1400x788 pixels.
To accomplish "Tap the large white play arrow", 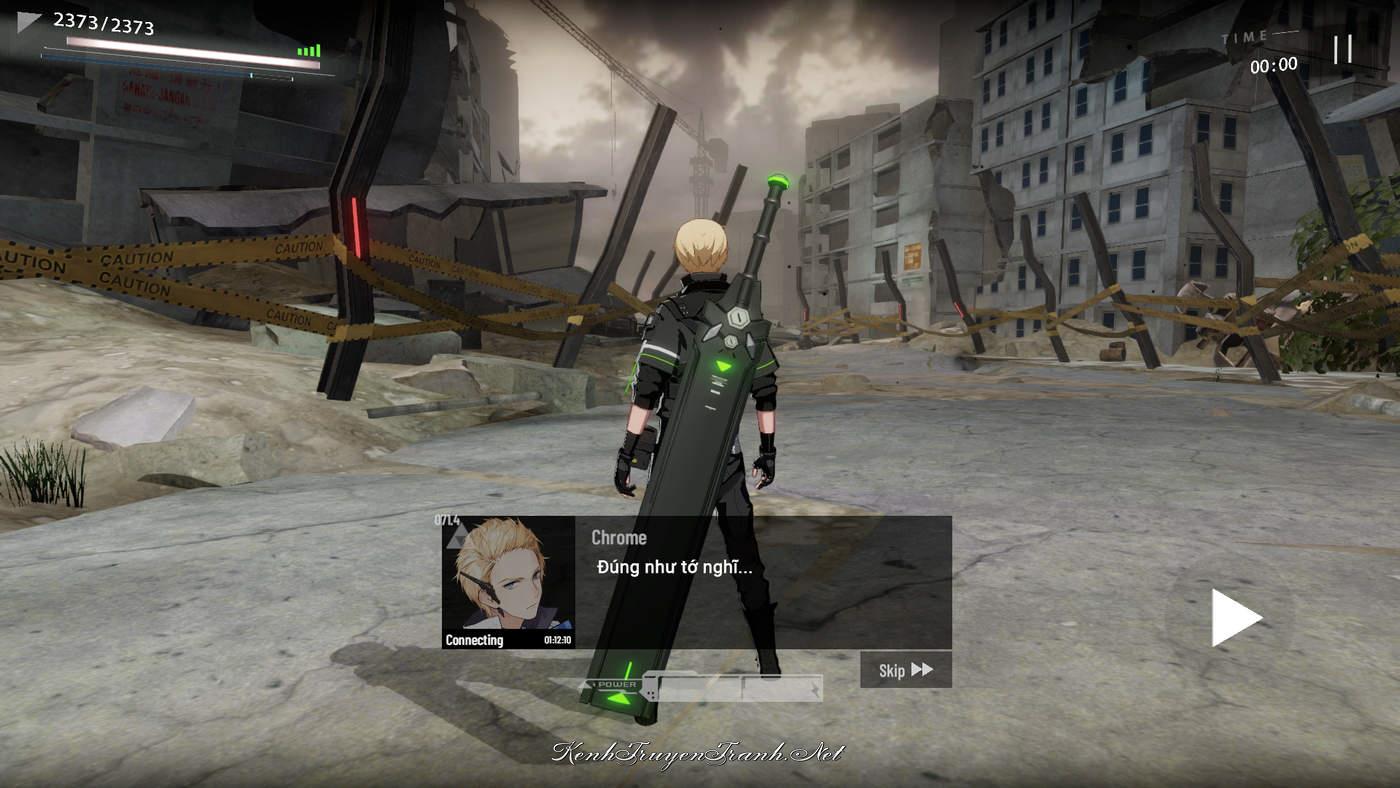I will pyautogui.click(x=1235, y=617).
